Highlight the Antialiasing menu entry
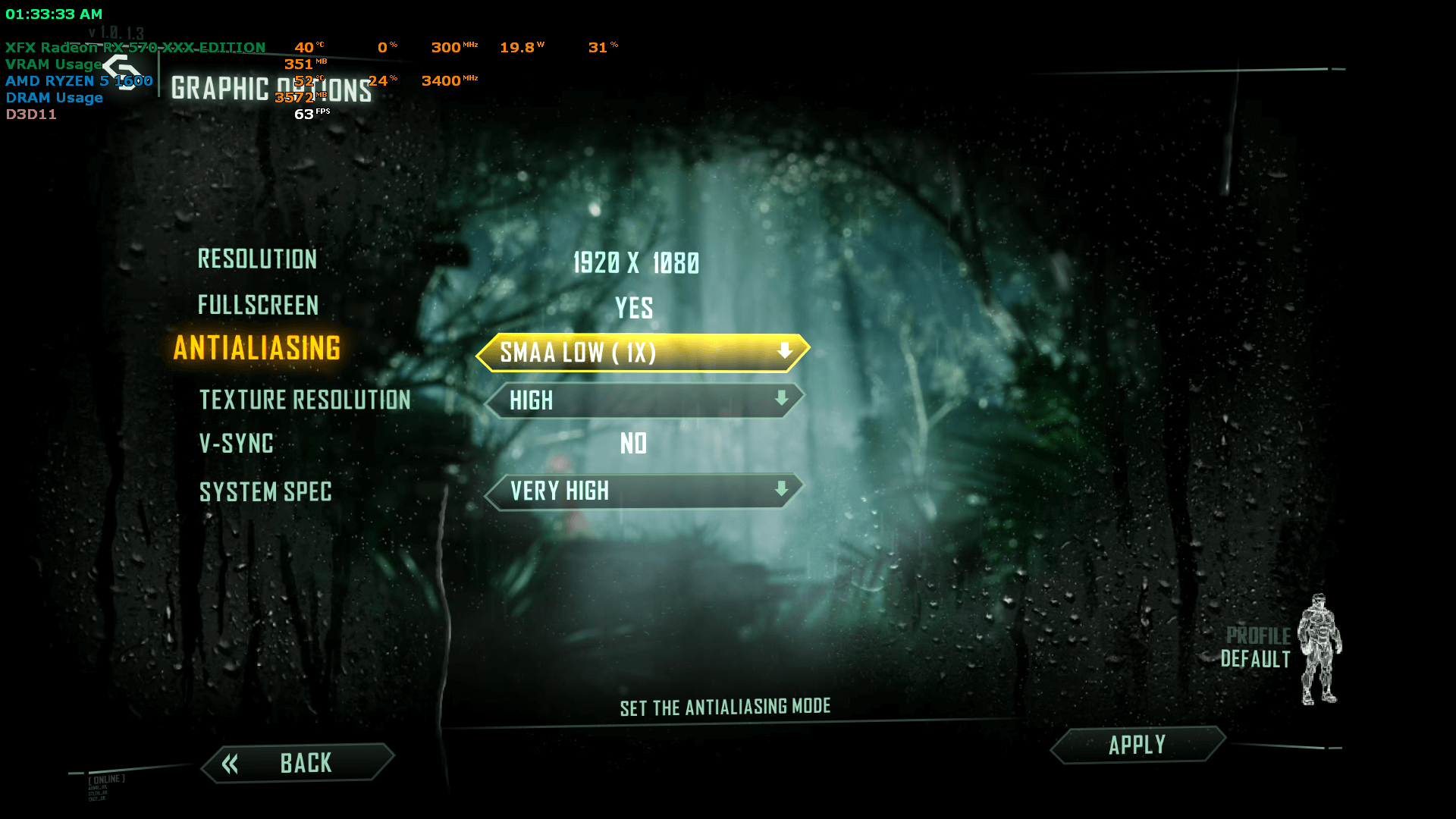 pos(257,349)
